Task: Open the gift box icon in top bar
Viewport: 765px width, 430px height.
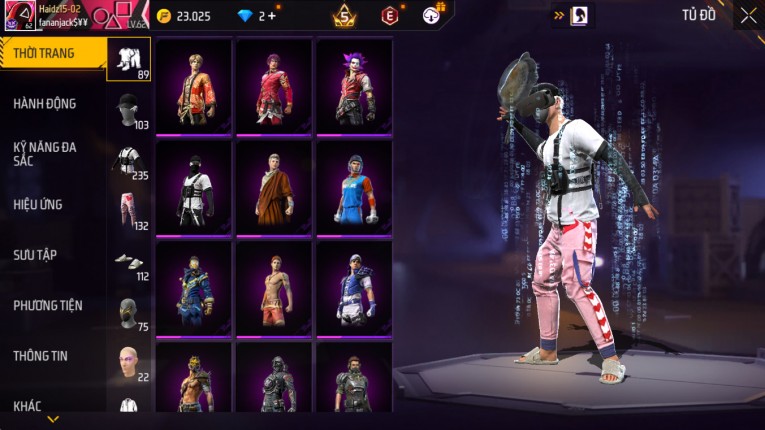Action: click(x=432, y=14)
